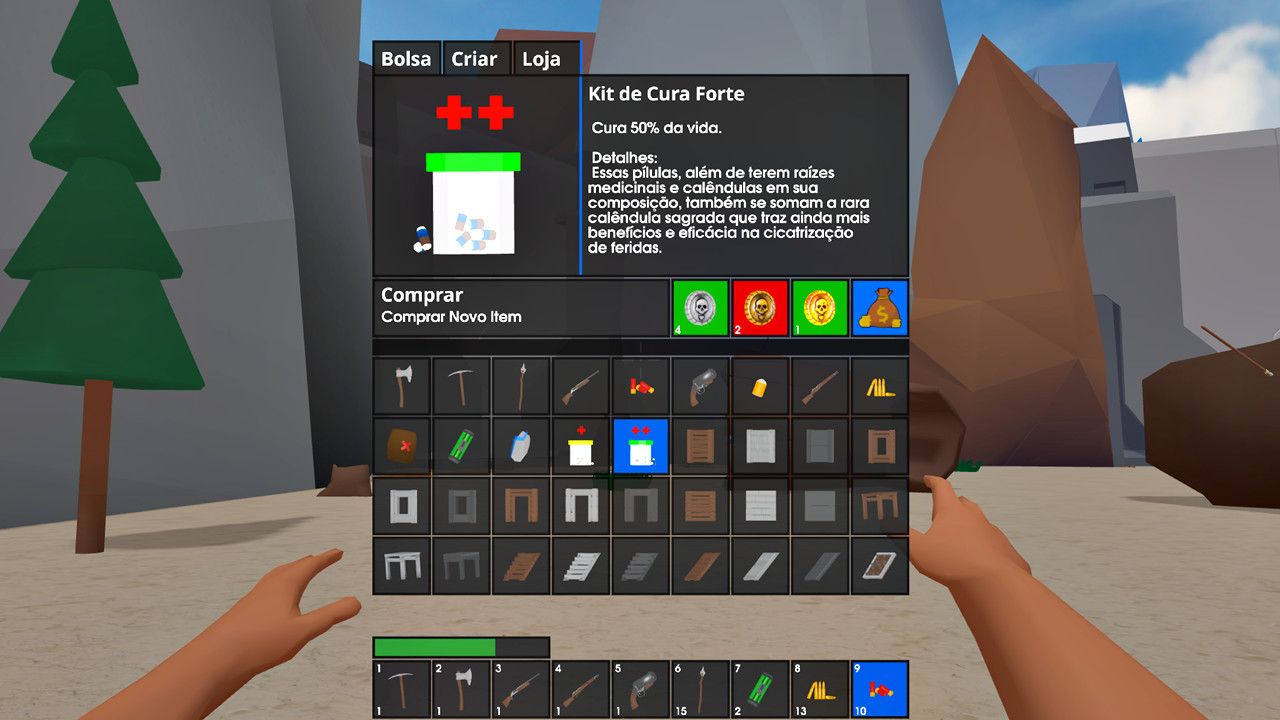Pick the wooden stairs shop item

coord(521,566)
